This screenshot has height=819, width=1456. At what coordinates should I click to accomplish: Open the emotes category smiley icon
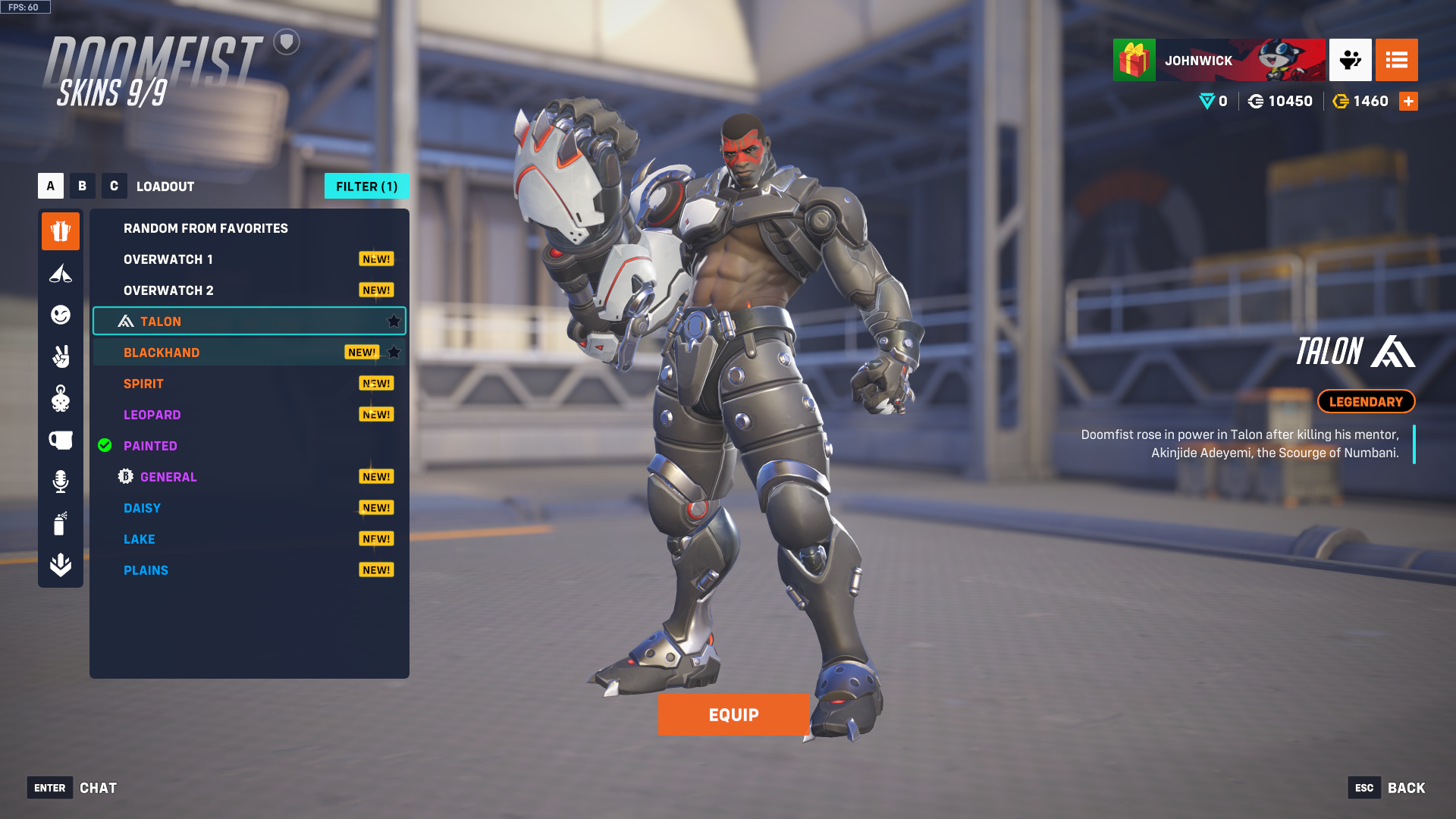pos(61,315)
